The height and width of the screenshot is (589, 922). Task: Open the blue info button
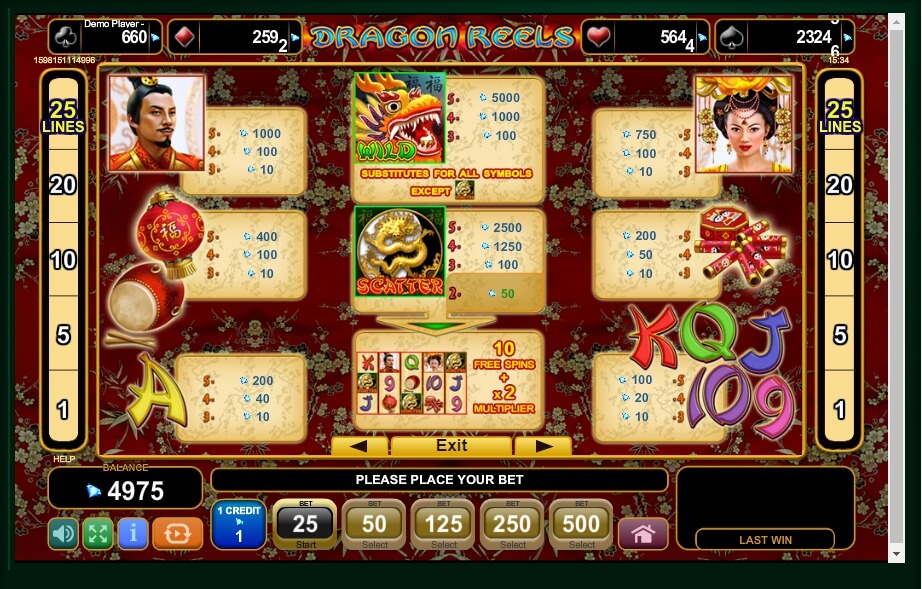[x=132, y=534]
